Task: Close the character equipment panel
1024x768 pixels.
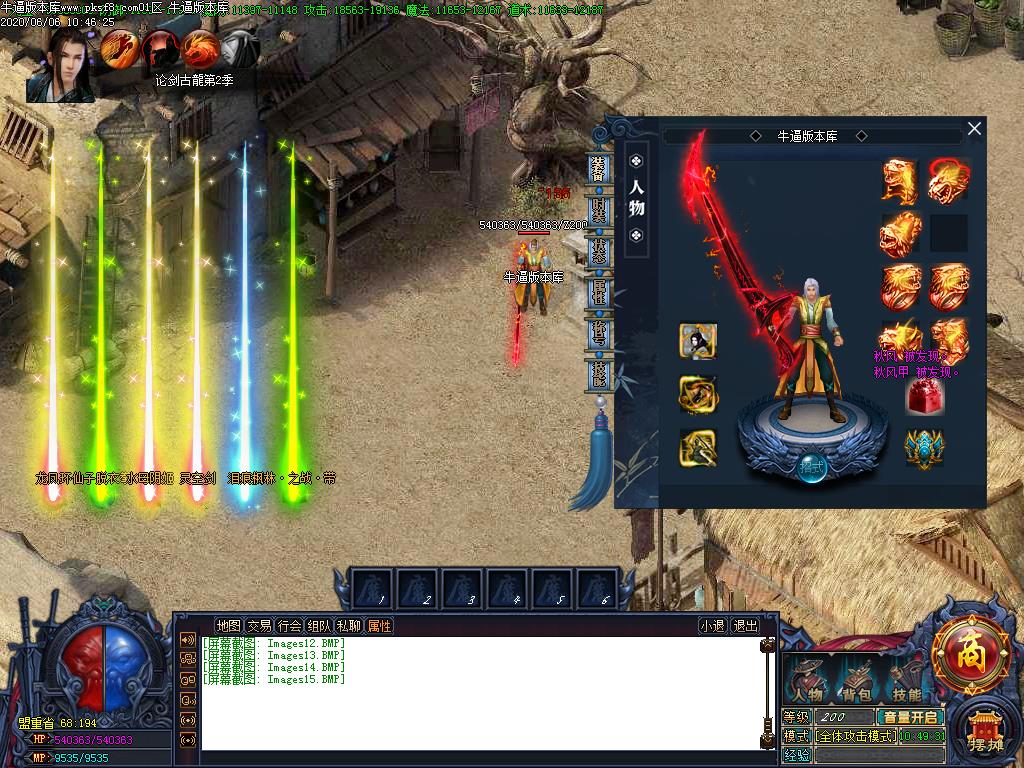Action: pyautogui.click(x=974, y=129)
